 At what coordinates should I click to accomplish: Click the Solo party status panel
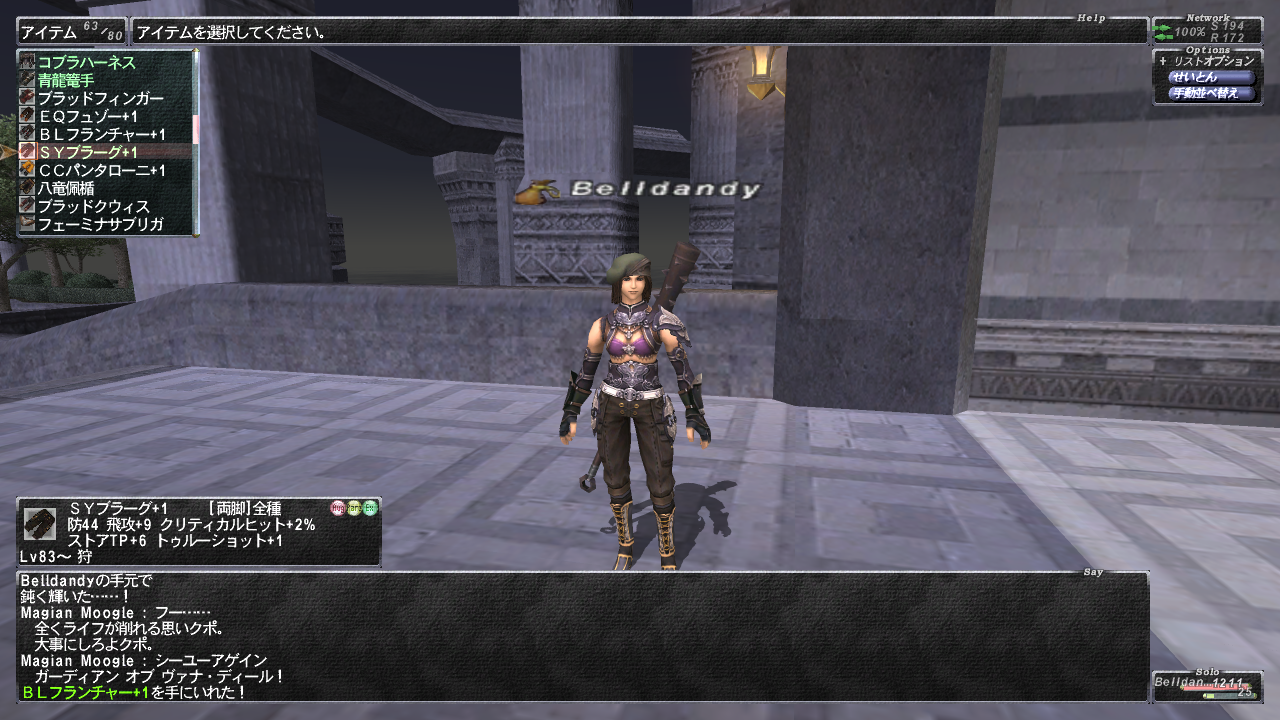tap(1207, 686)
